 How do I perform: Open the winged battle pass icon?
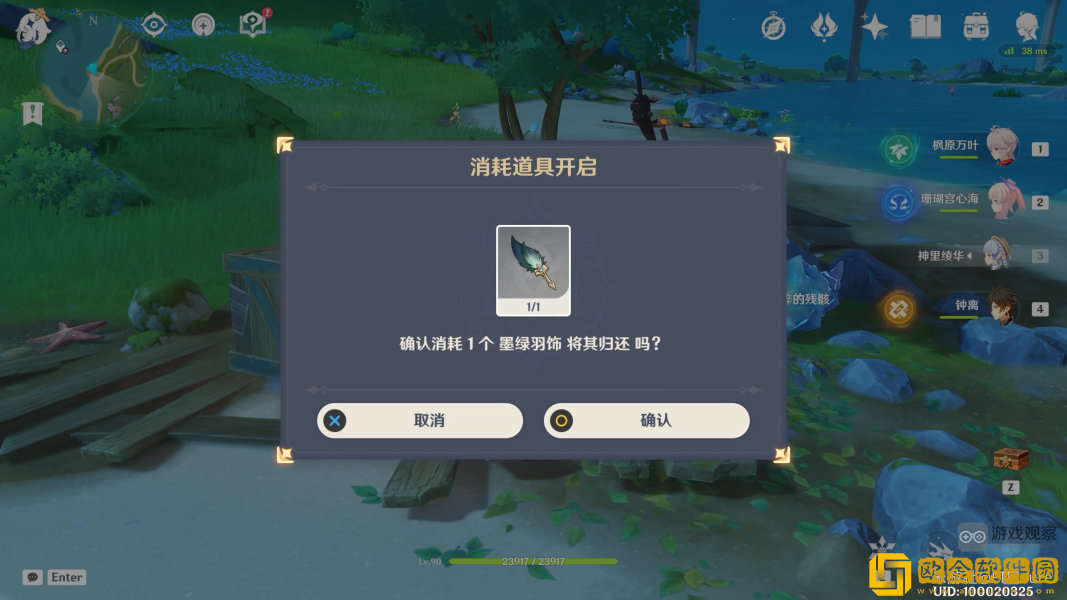click(823, 27)
